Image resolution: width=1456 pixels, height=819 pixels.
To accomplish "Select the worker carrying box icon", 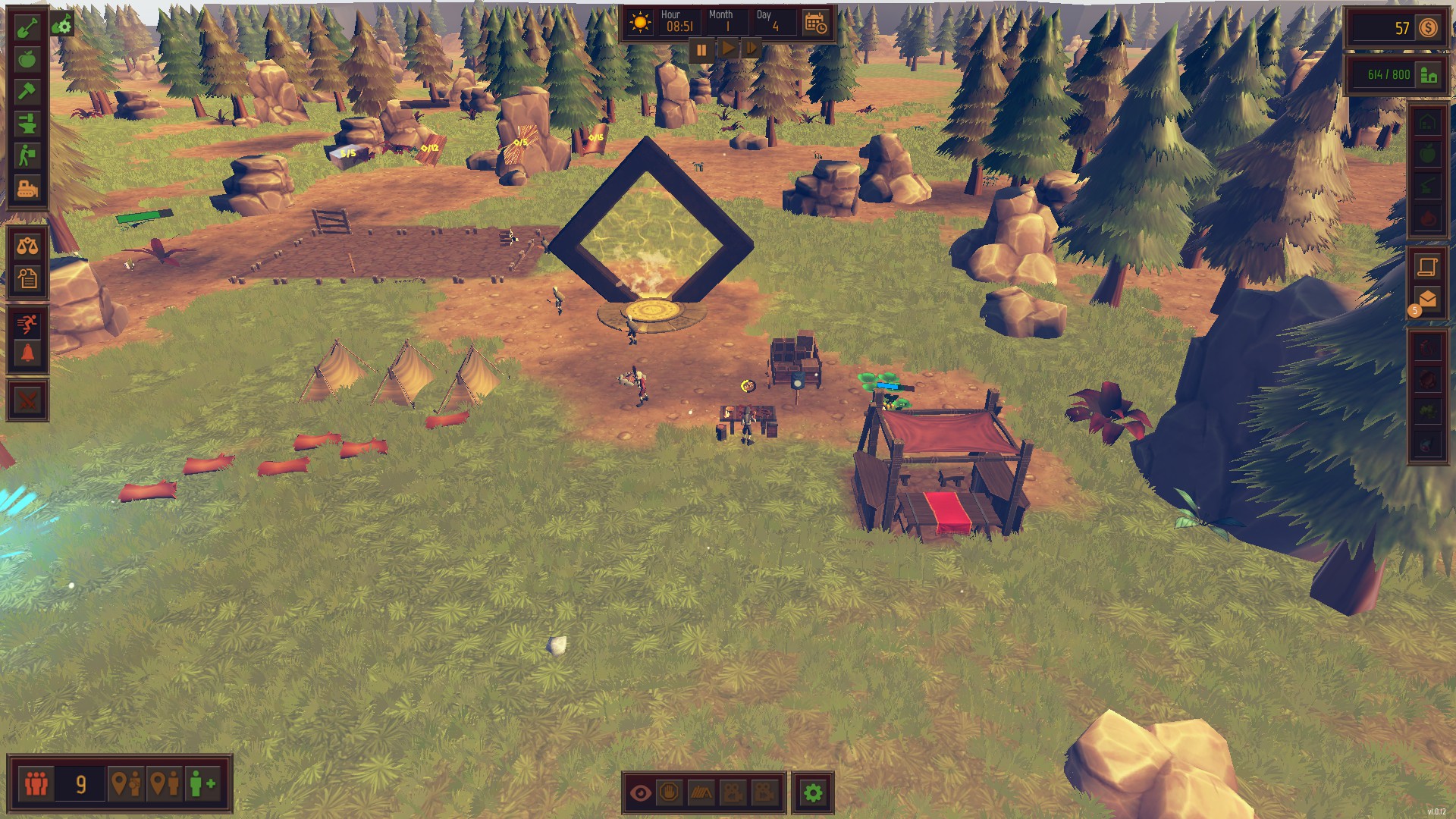I will (x=27, y=155).
